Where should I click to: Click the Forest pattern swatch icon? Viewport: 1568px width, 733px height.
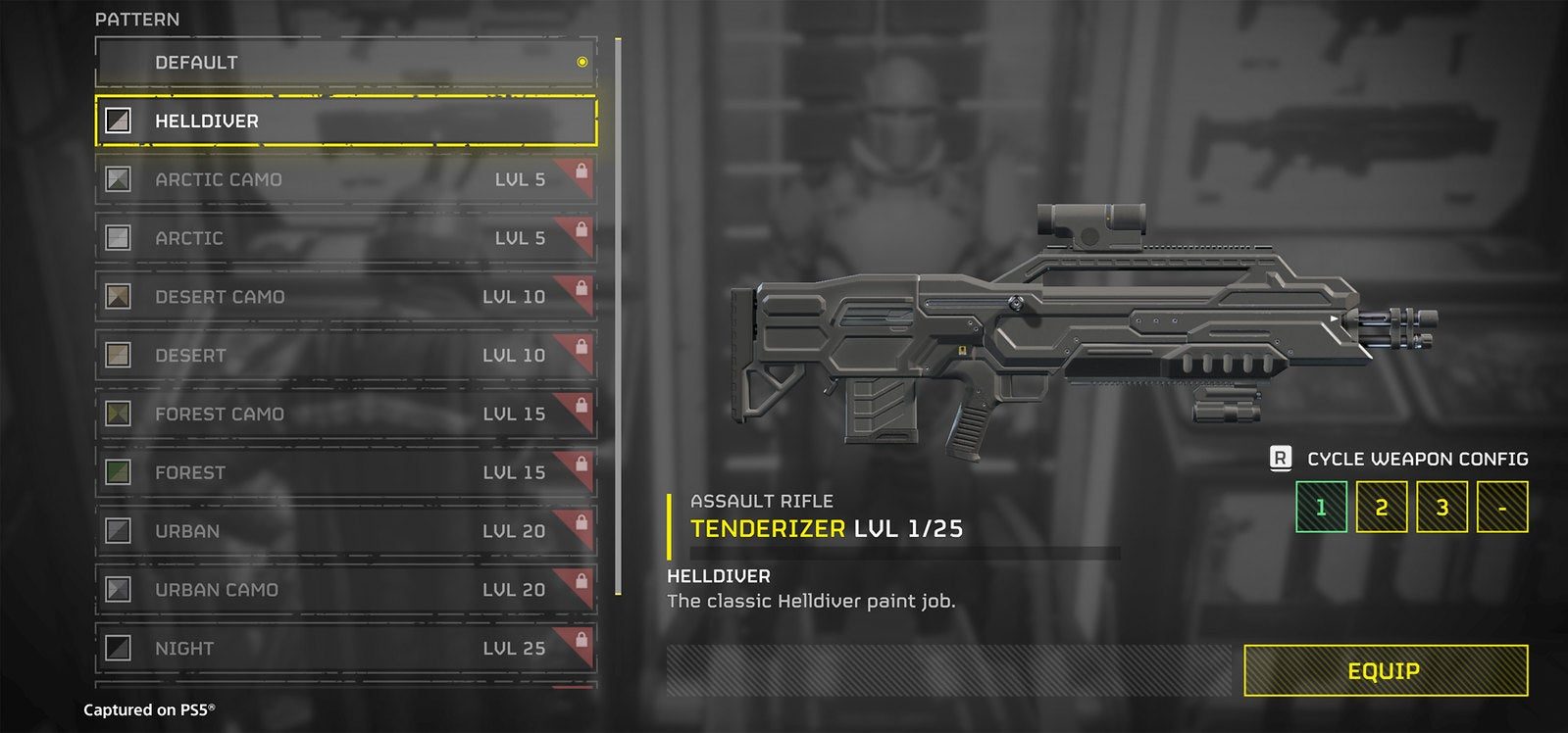click(x=117, y=473)
